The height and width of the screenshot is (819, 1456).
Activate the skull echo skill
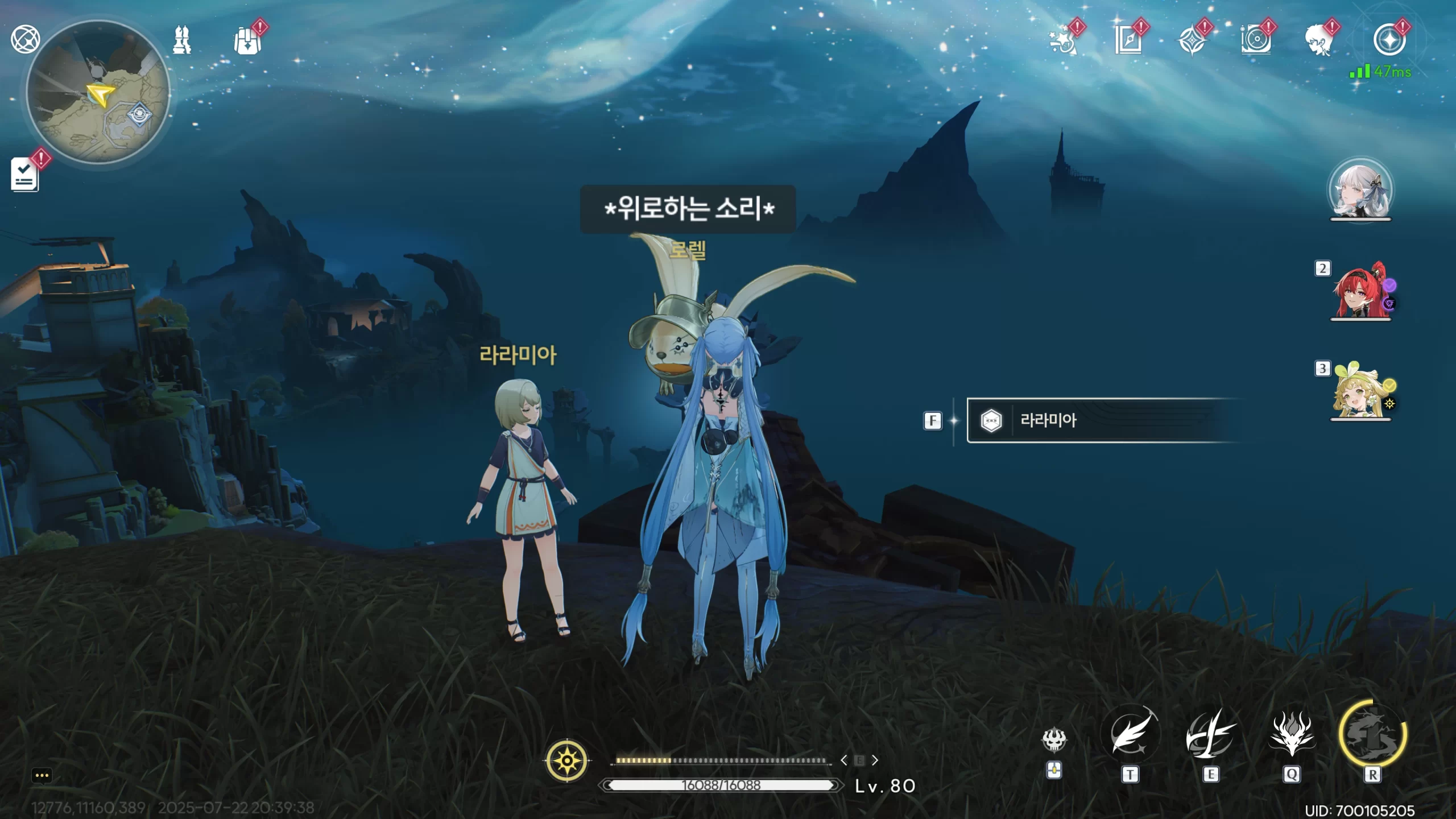point(1054,739)
